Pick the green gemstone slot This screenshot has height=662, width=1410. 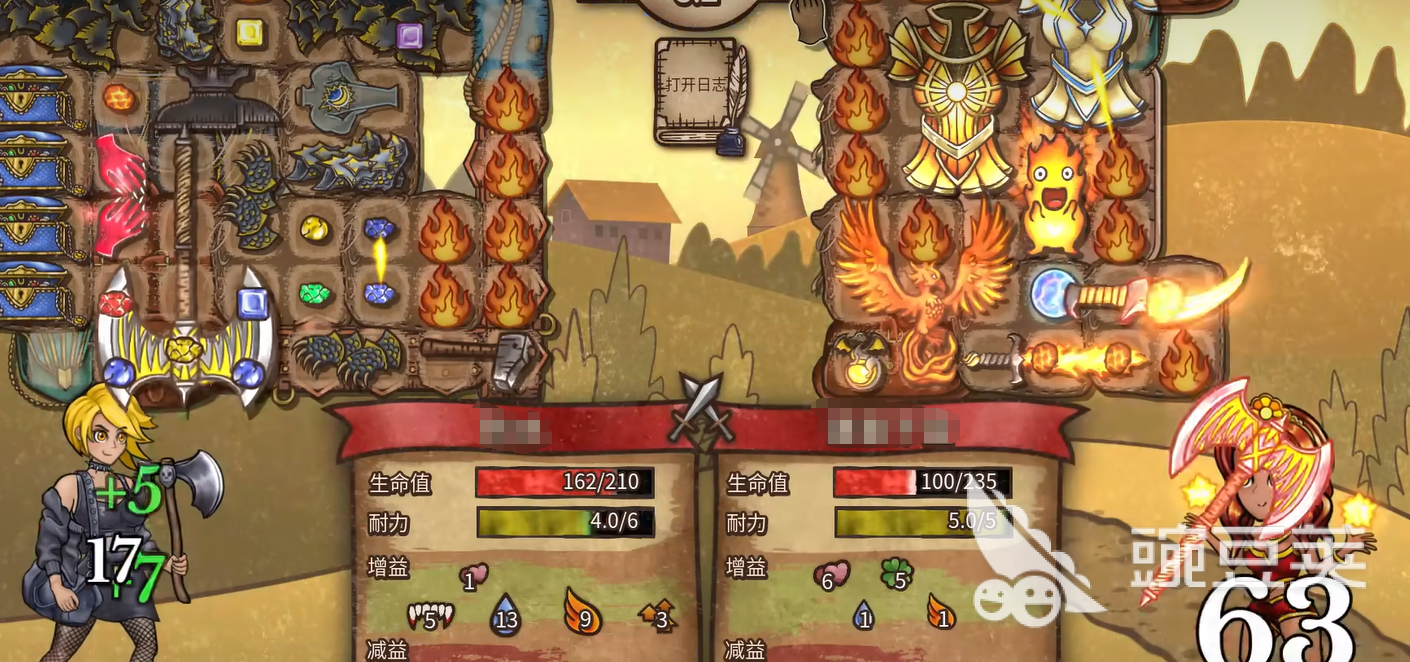316,295
